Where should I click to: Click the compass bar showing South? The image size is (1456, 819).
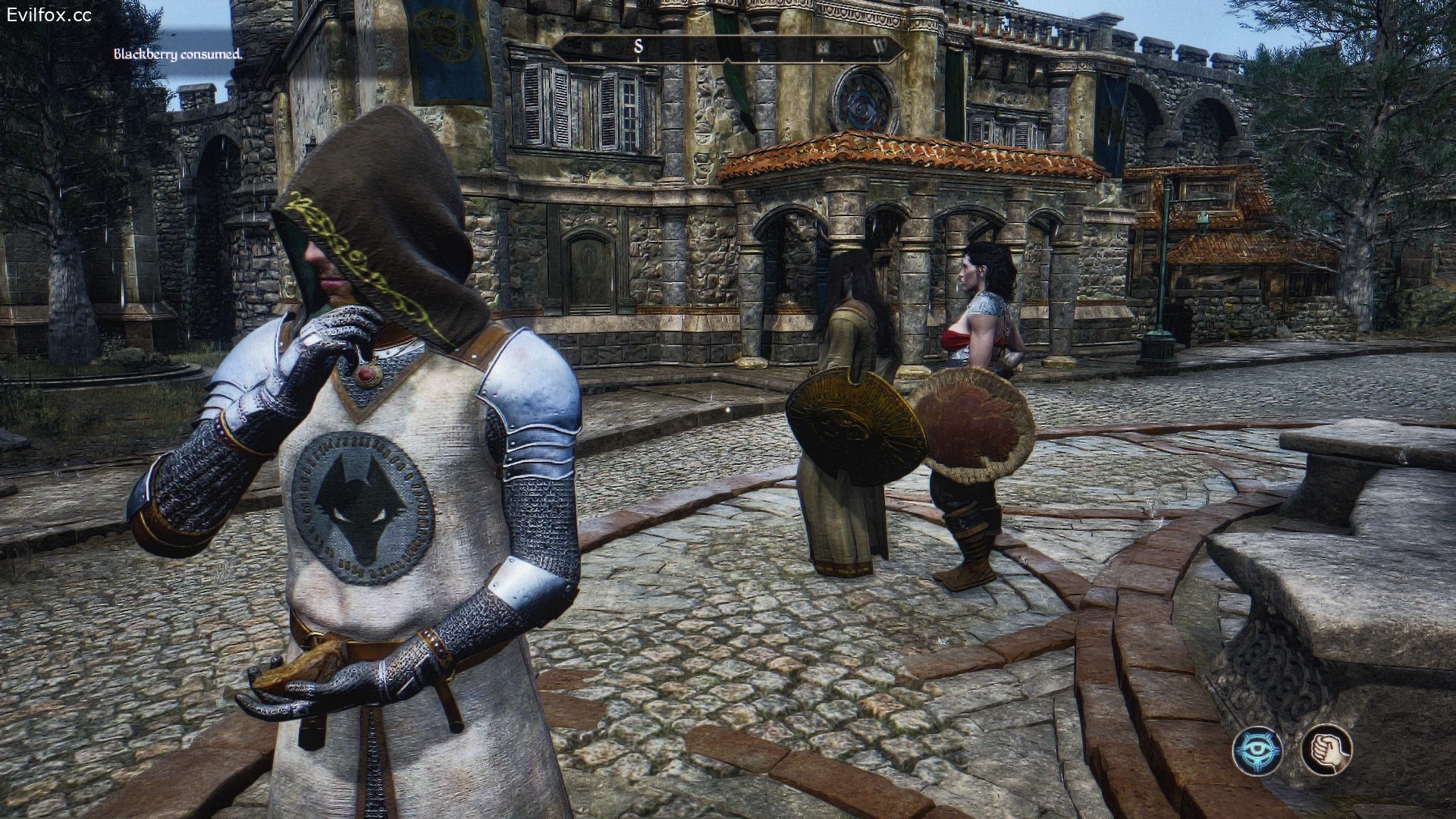728,48
